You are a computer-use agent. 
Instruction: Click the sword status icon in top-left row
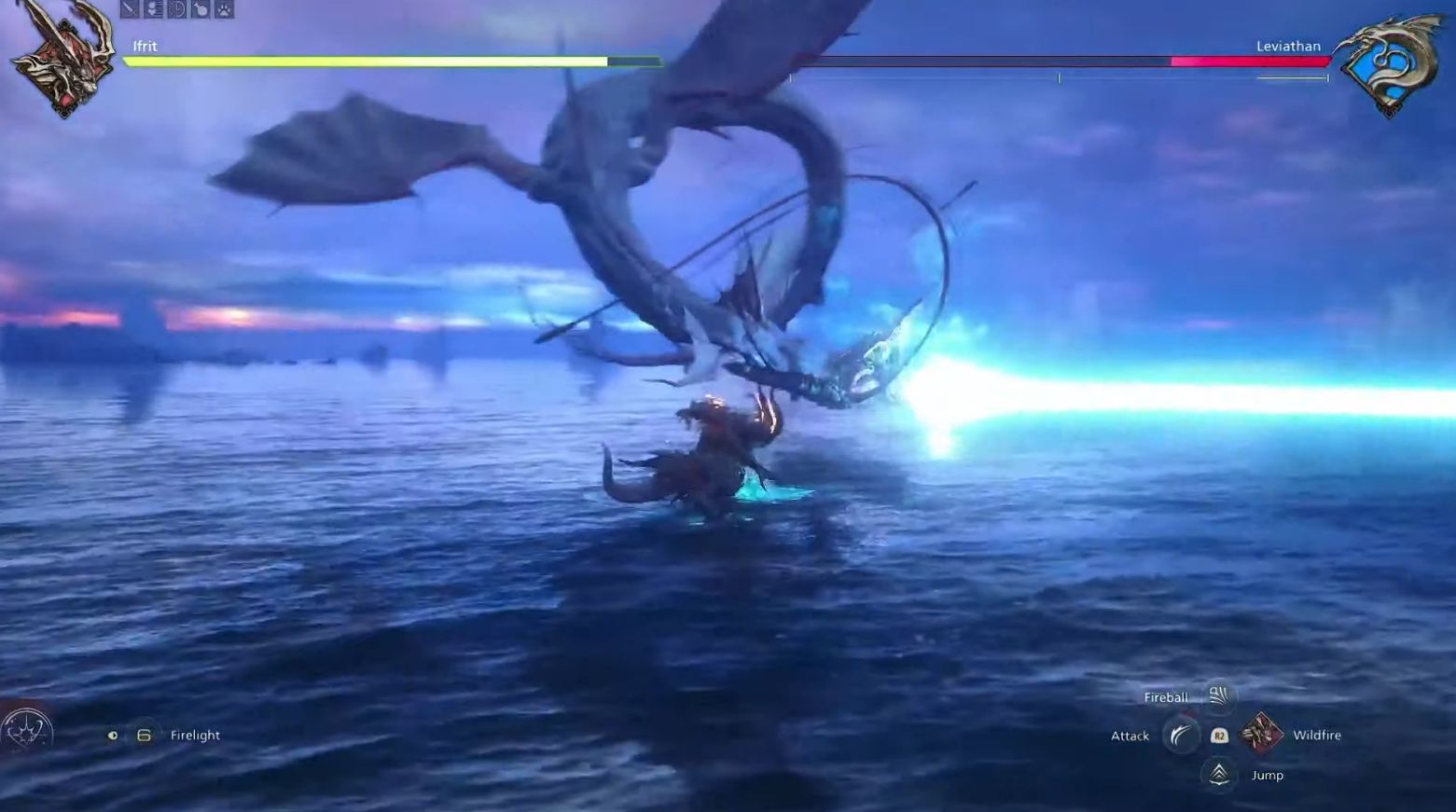coord(129,10)
